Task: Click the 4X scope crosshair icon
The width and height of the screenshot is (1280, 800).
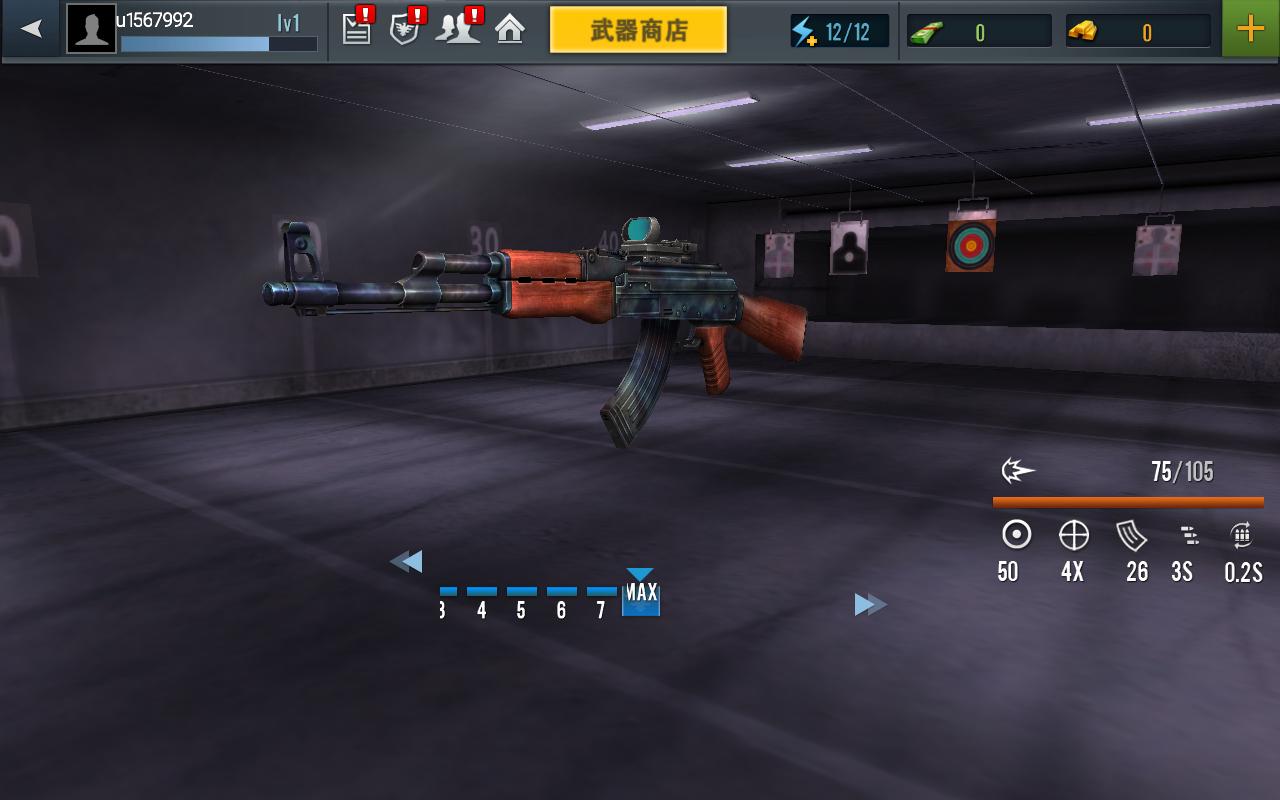Action: (1072, 536)
